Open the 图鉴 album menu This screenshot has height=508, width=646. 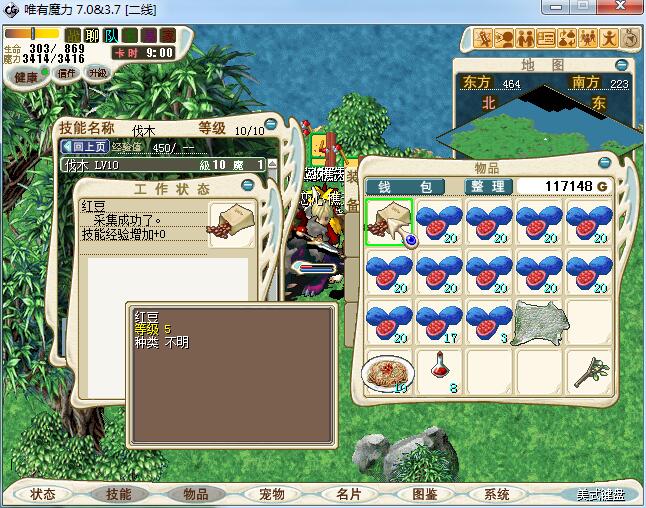coord(424,494)
